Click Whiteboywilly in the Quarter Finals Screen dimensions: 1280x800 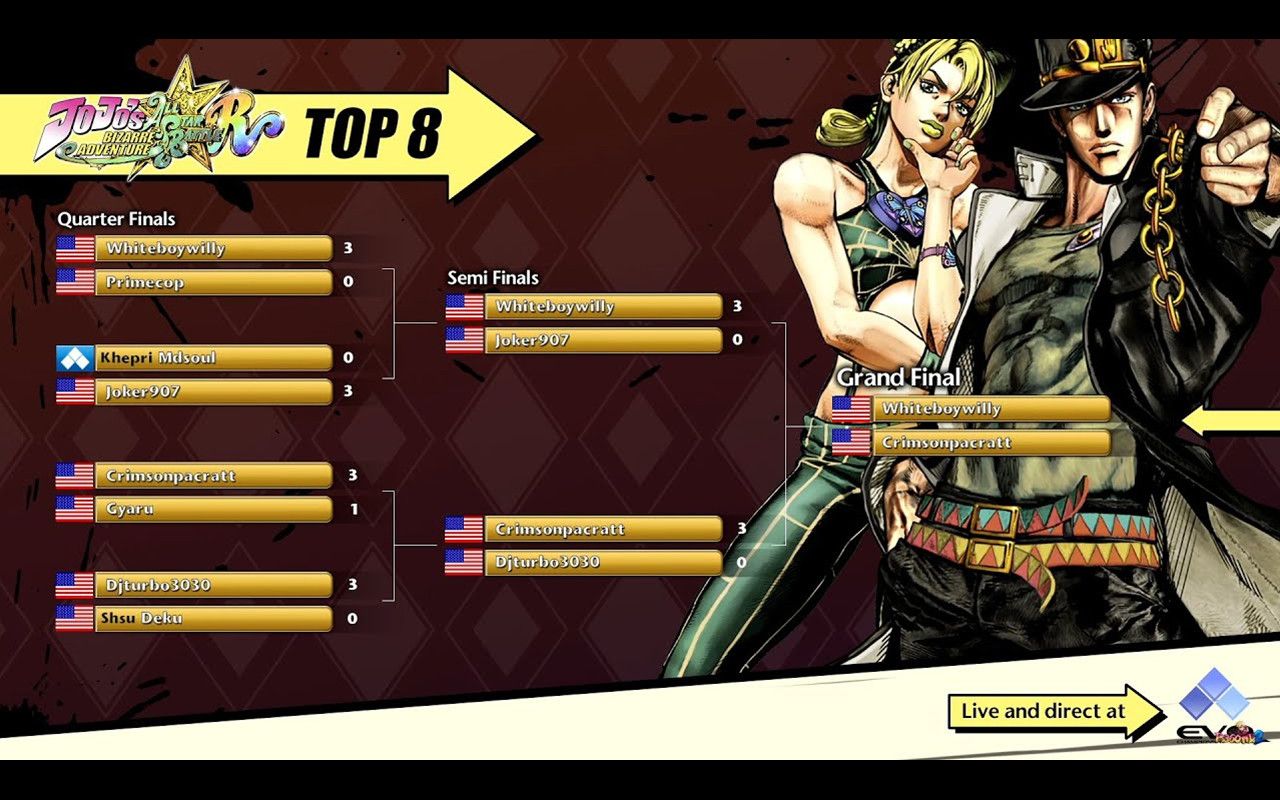click(x=212, y=248)
